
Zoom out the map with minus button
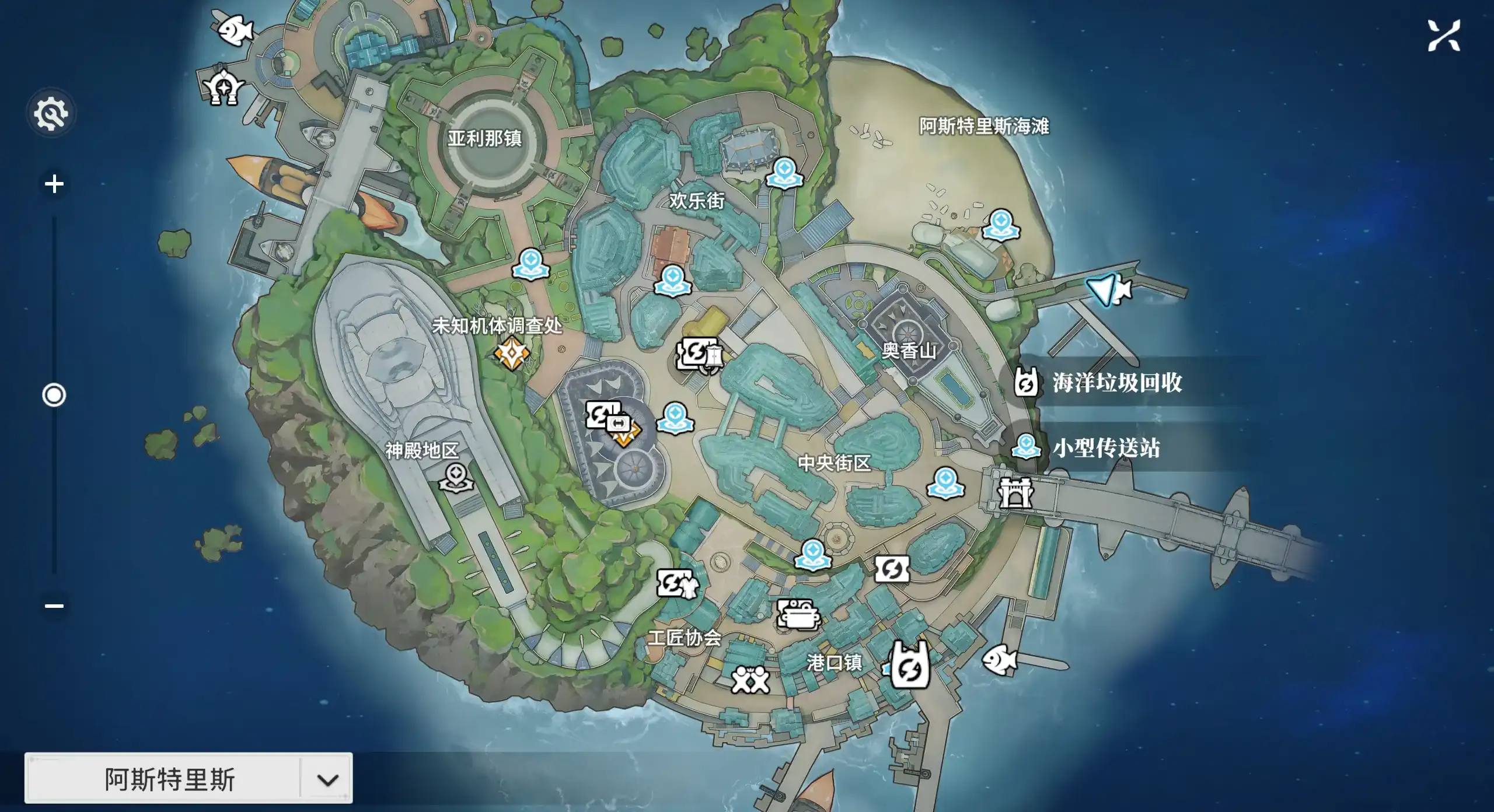(54, 605)
